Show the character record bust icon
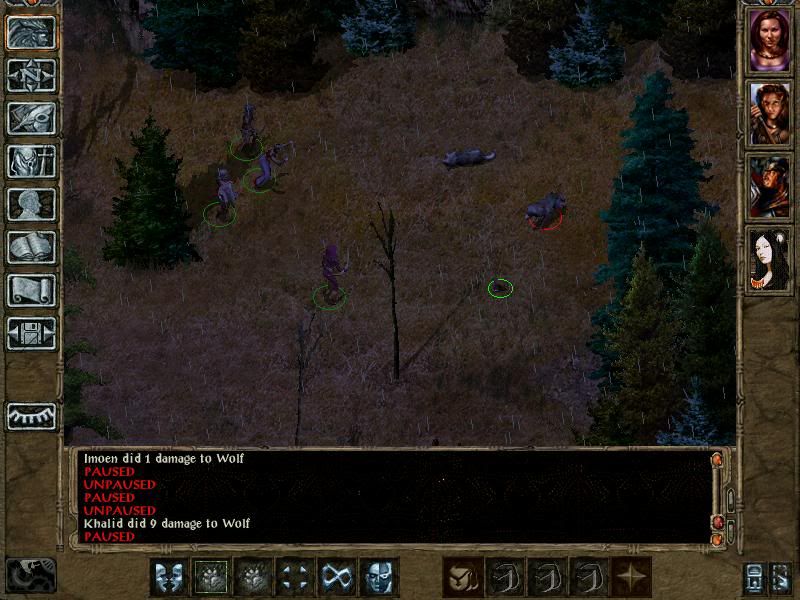Viewport: 800px width, 600px height. click(31, 204)
